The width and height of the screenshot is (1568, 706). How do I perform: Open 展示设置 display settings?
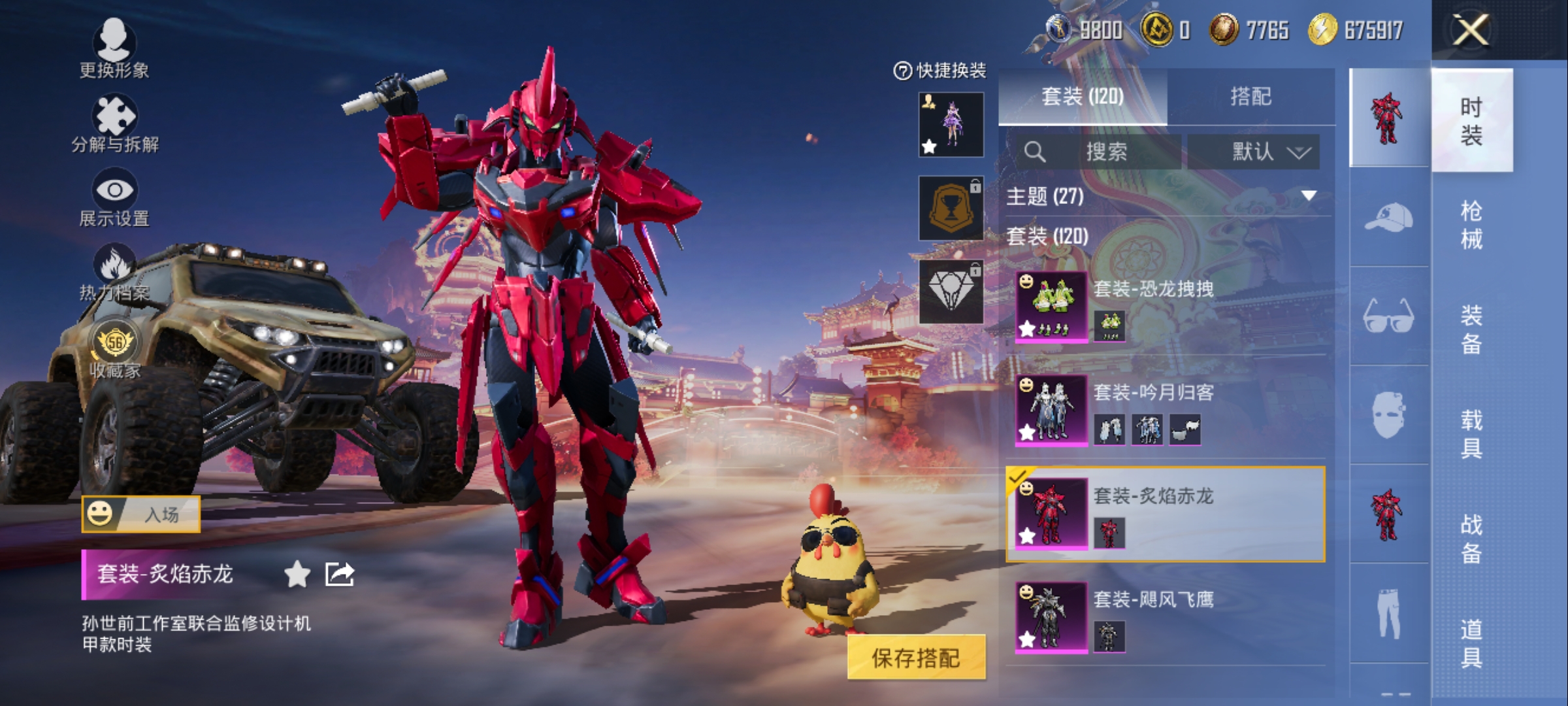point(114,197)
